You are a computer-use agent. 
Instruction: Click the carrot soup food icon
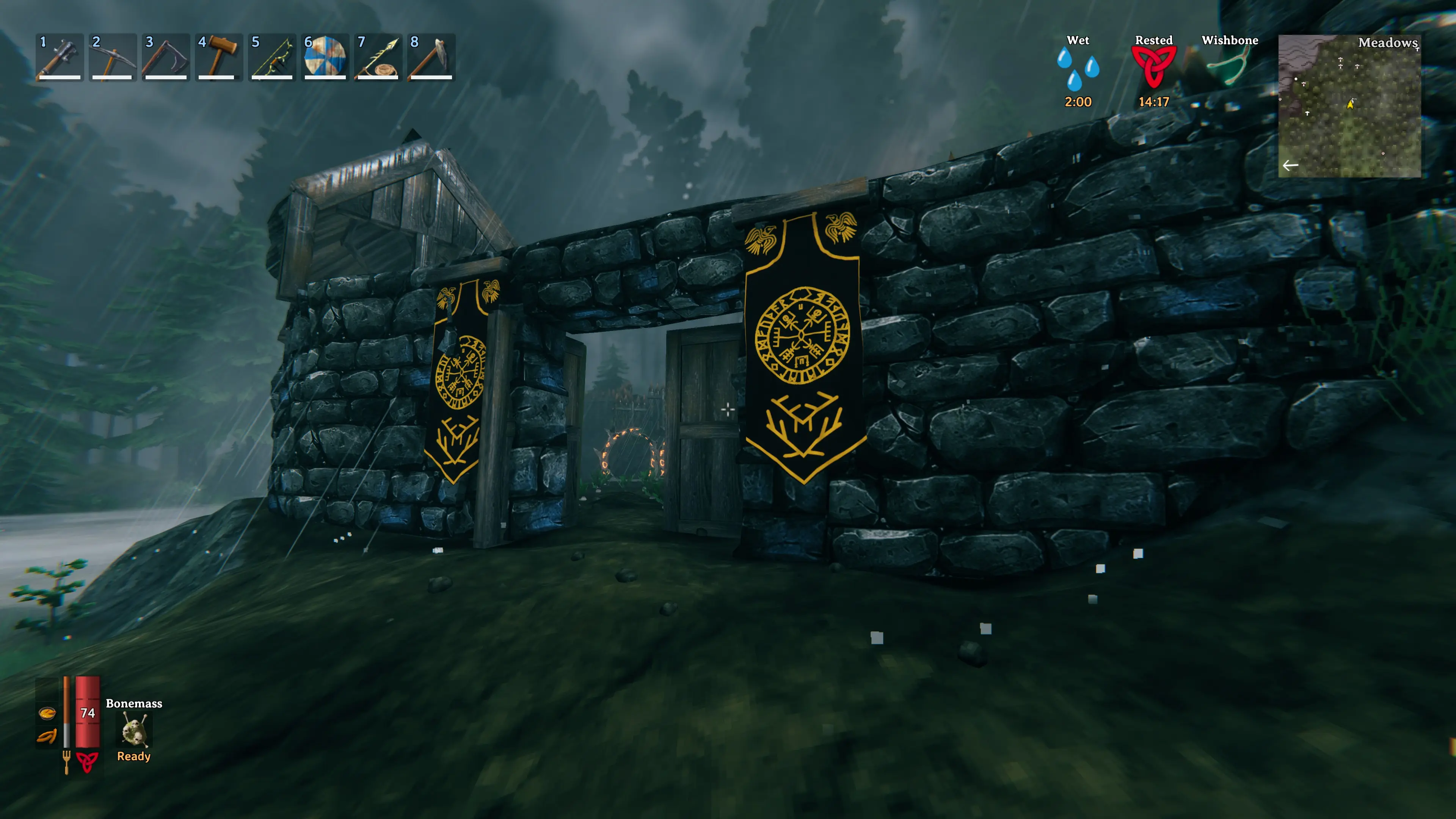(x=47, y=713)
